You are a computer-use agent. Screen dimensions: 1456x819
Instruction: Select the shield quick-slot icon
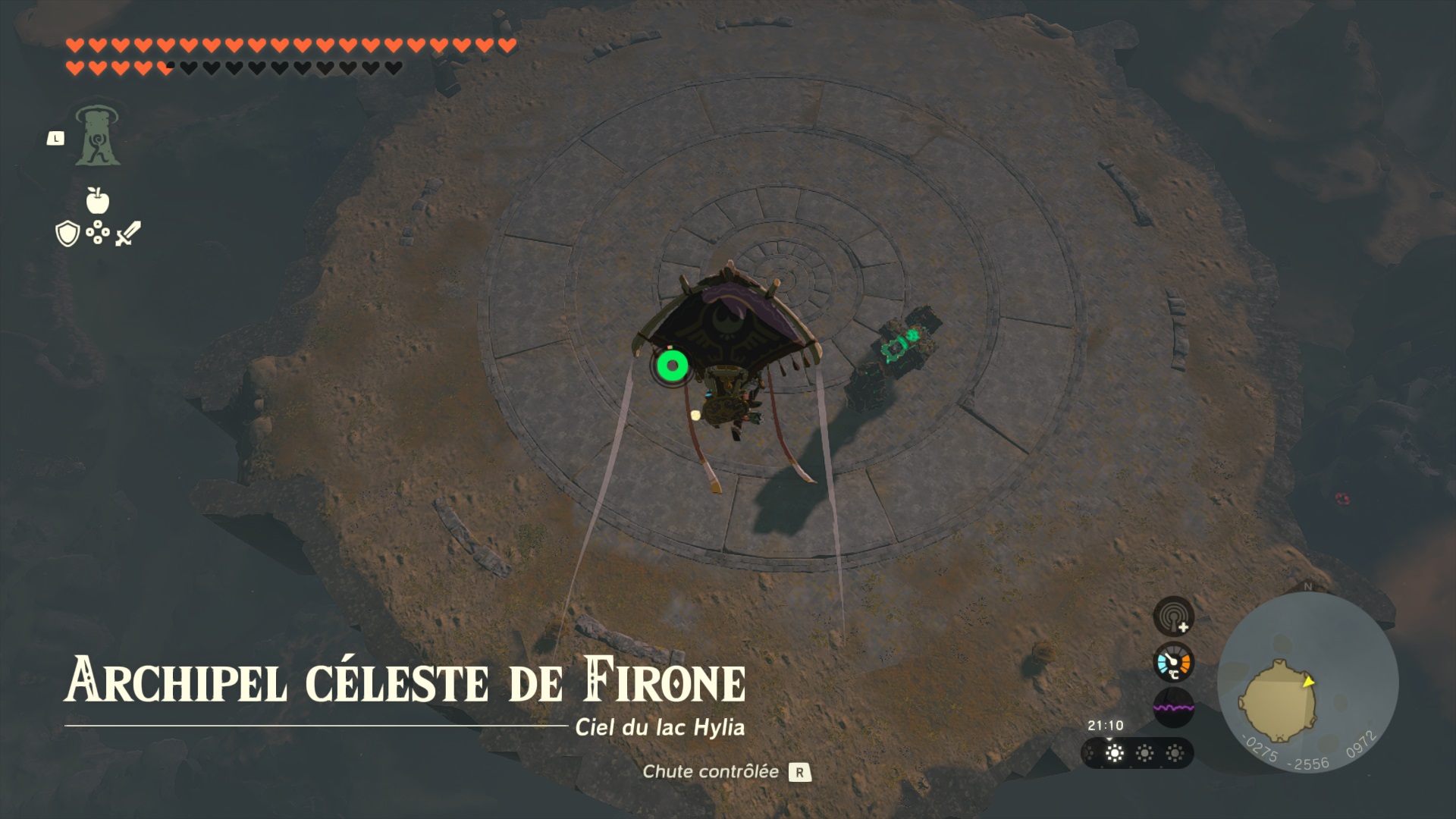tap(67, 234)
